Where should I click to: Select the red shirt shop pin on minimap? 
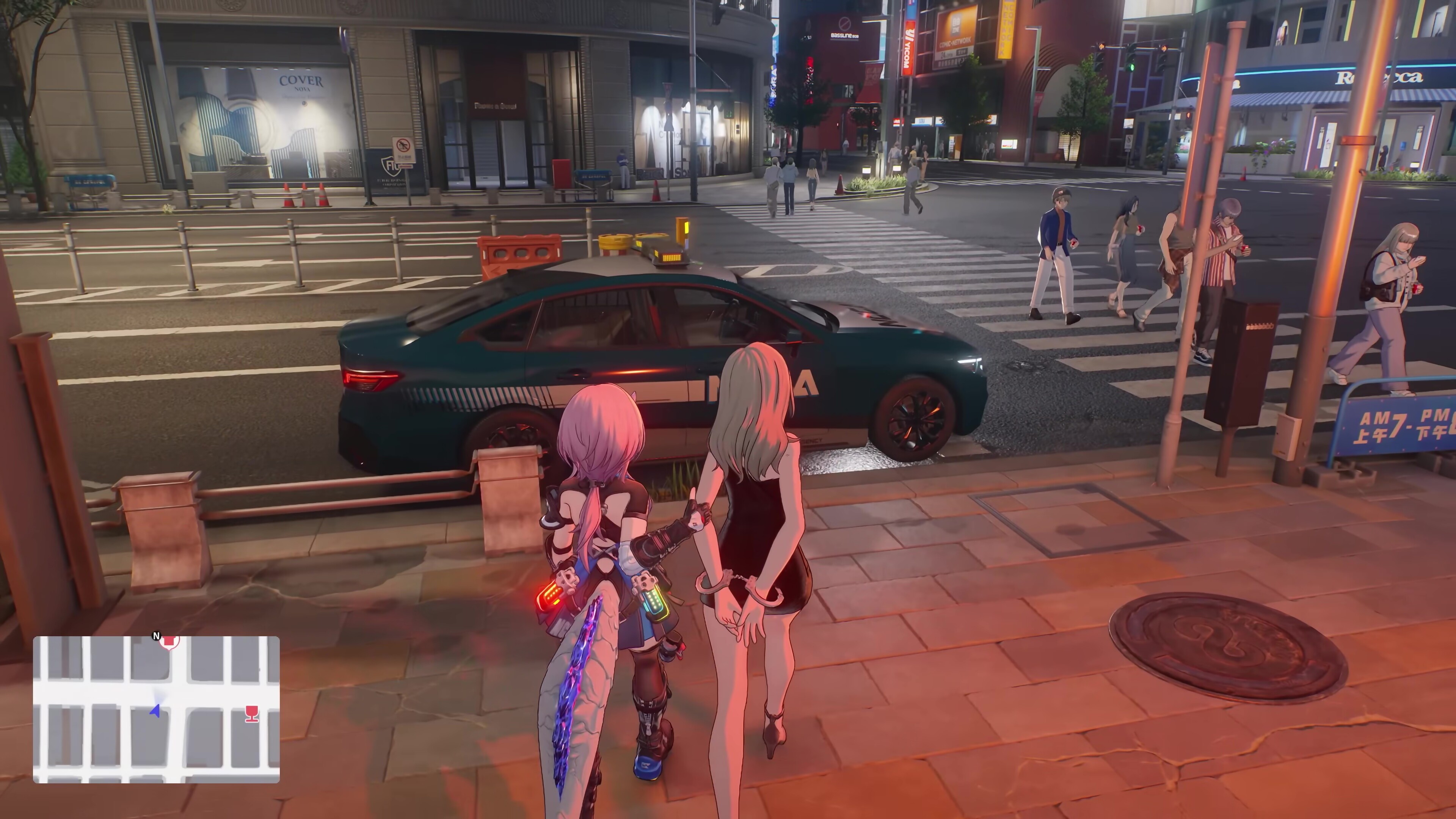pyautogui.click(x=169, y=641)
